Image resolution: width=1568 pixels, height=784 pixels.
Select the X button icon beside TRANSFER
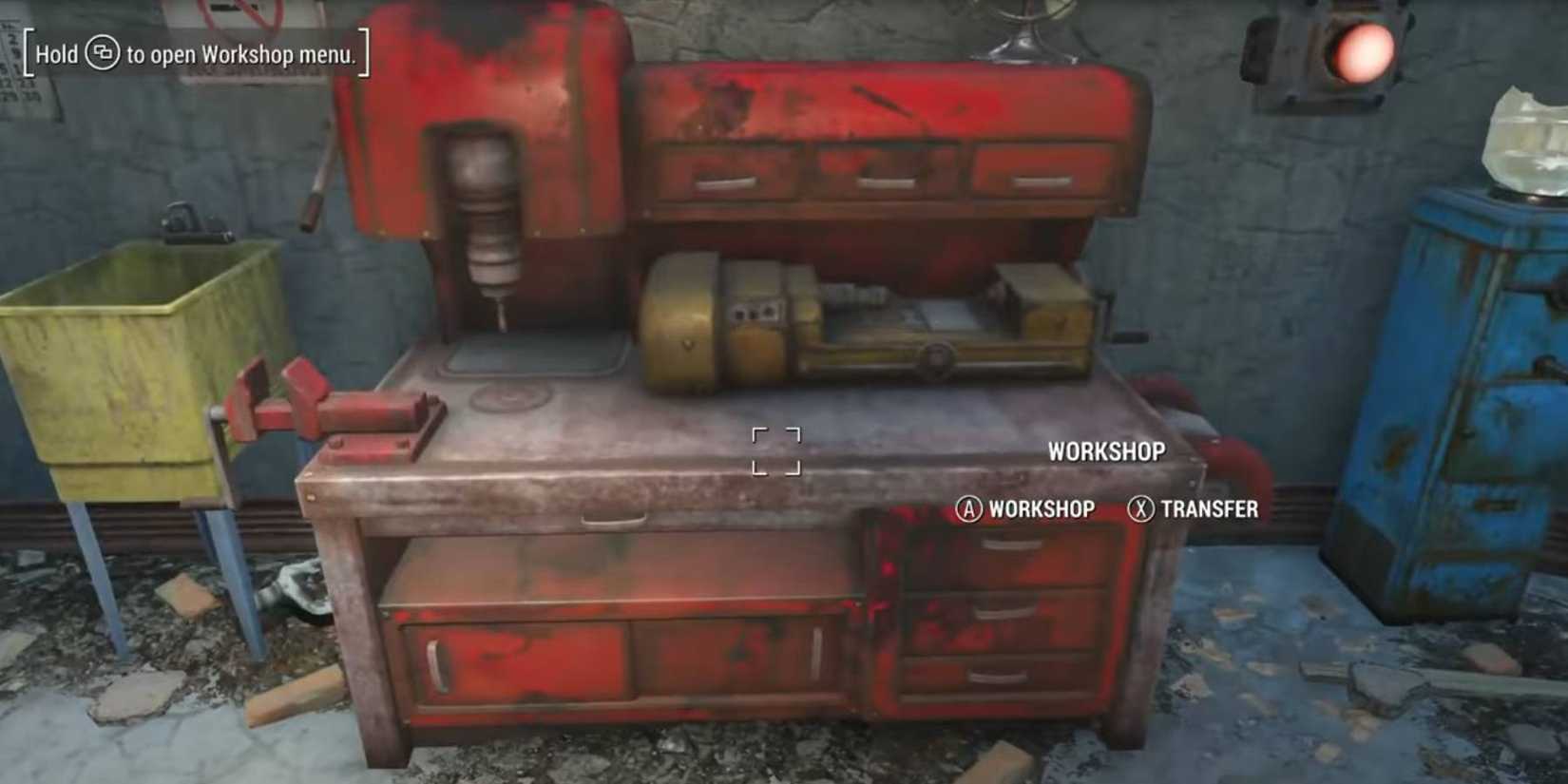point(1139,510)
